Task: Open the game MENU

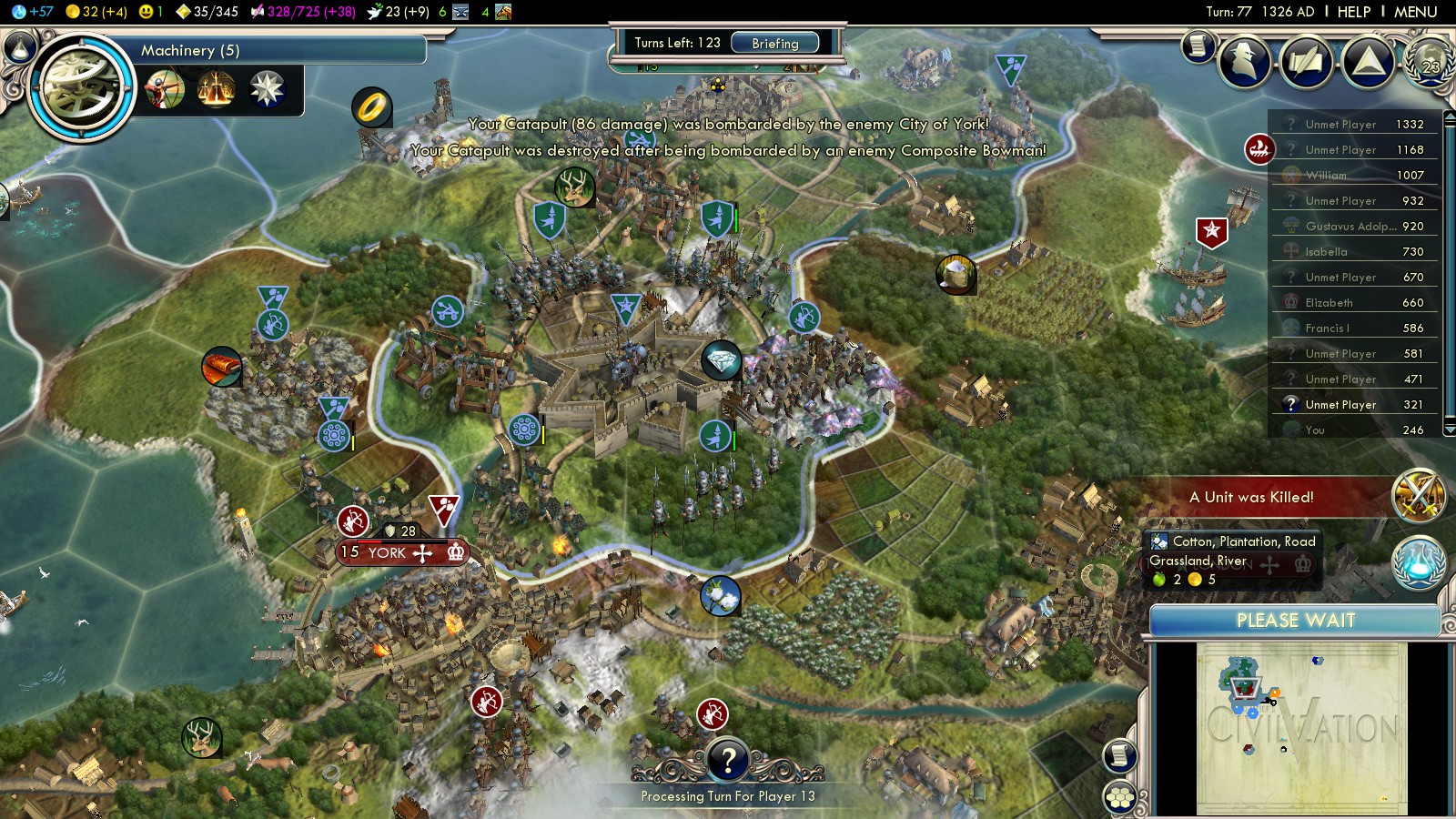Action: [1415, 12]
